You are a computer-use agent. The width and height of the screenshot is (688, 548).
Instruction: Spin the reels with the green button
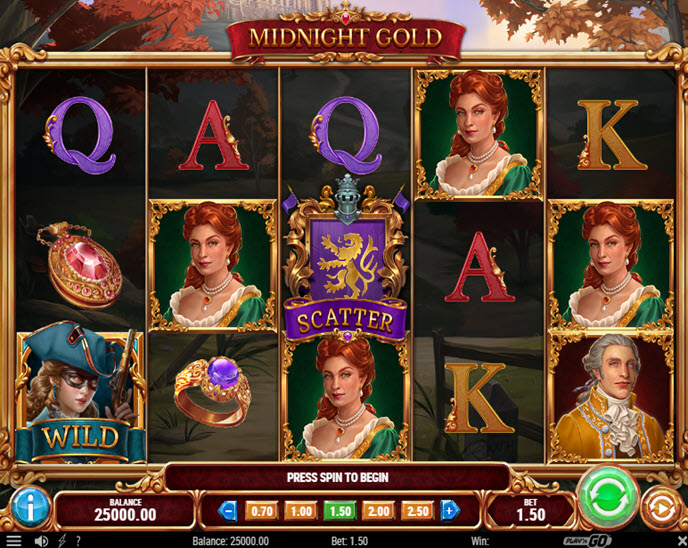click(607, 496)
